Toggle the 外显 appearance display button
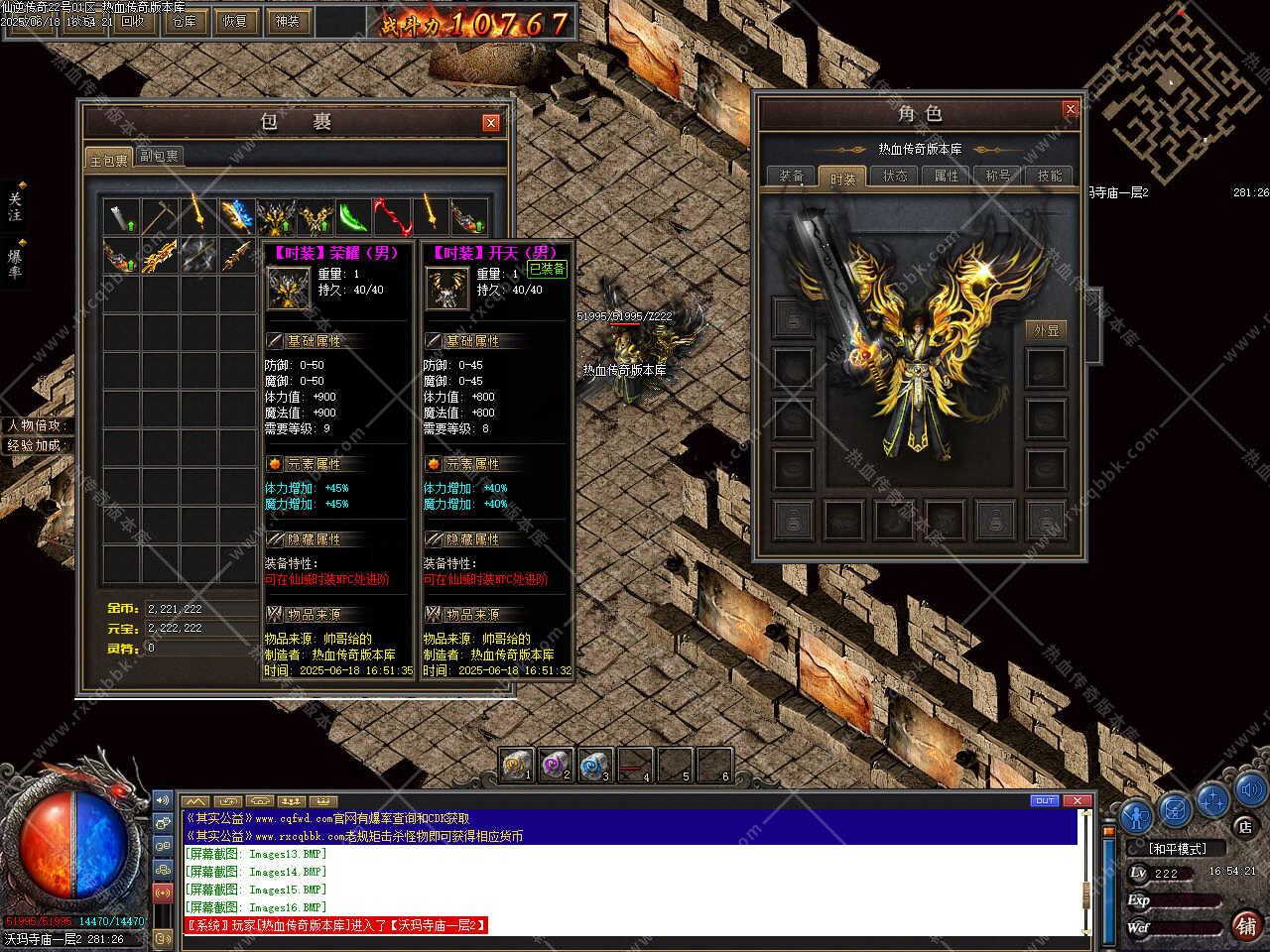The image size is (1270, 952). click(x=1046, y=330)
